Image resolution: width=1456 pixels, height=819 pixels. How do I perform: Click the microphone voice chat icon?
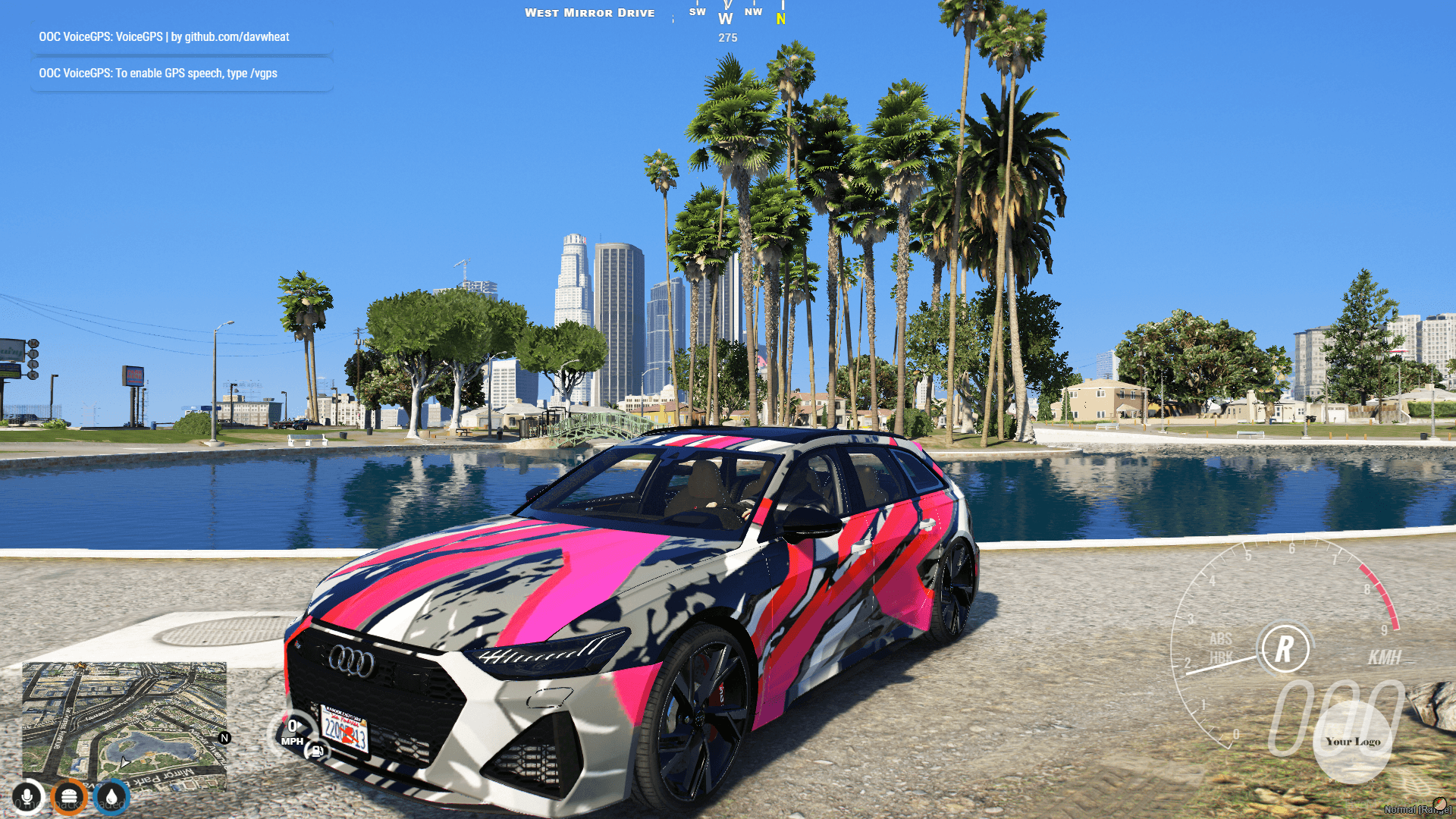27,796
